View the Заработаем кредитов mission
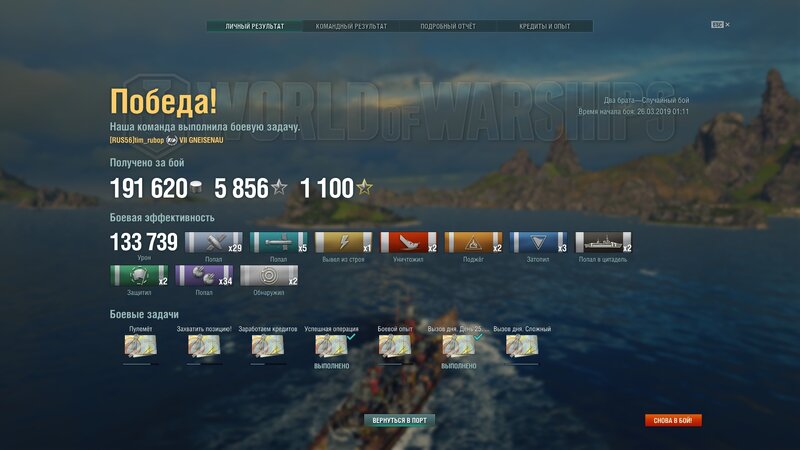The image size is (800, 450). pyautogui.click(x=267, y=346)
